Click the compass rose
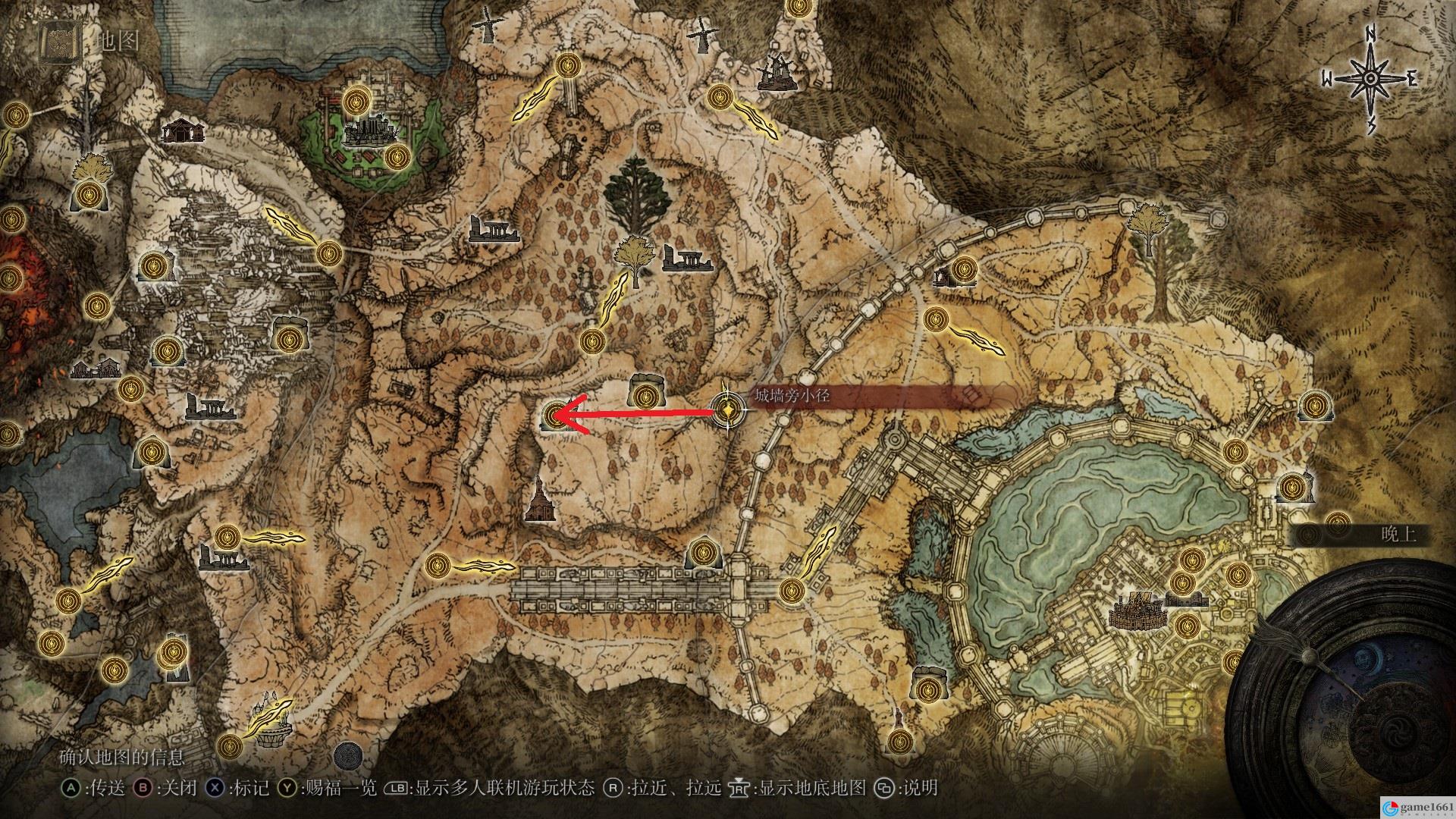Screen dimensions: 1456x819 (x=1370, y=80)
